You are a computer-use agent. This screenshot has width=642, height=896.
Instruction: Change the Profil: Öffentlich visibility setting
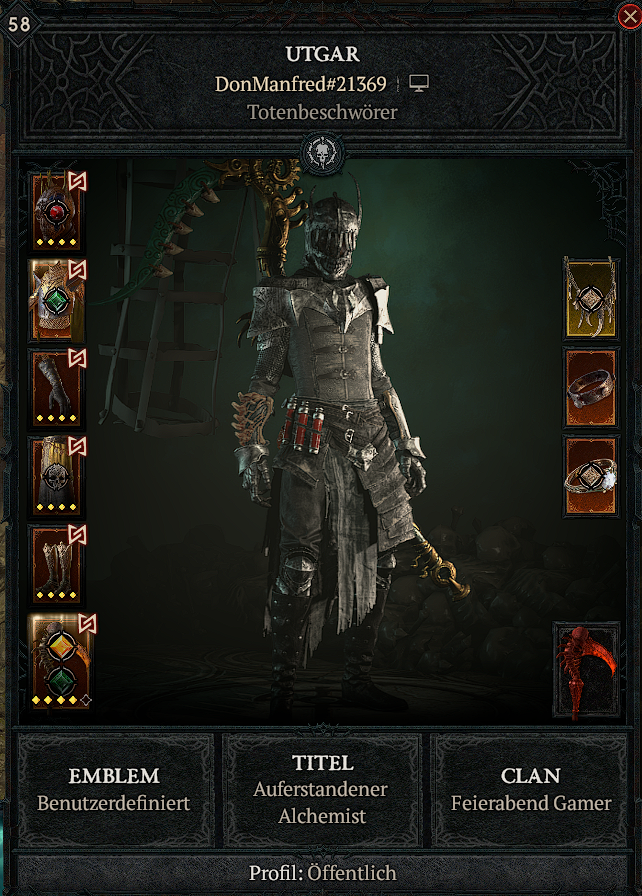(x=321, y=873)
